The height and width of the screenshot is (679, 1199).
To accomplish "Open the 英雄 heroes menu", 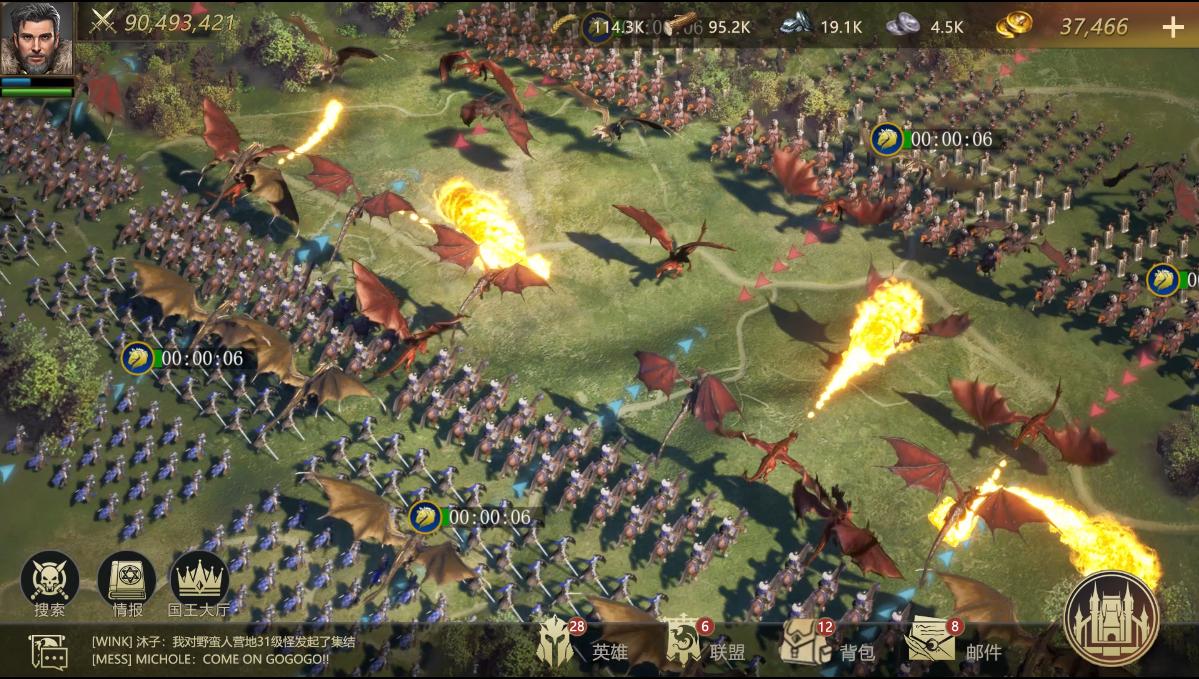I will point(582,647).
